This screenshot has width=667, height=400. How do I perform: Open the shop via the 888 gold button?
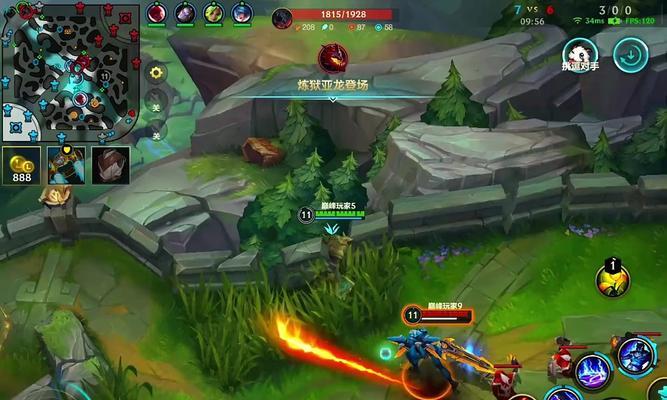point(21,167)
